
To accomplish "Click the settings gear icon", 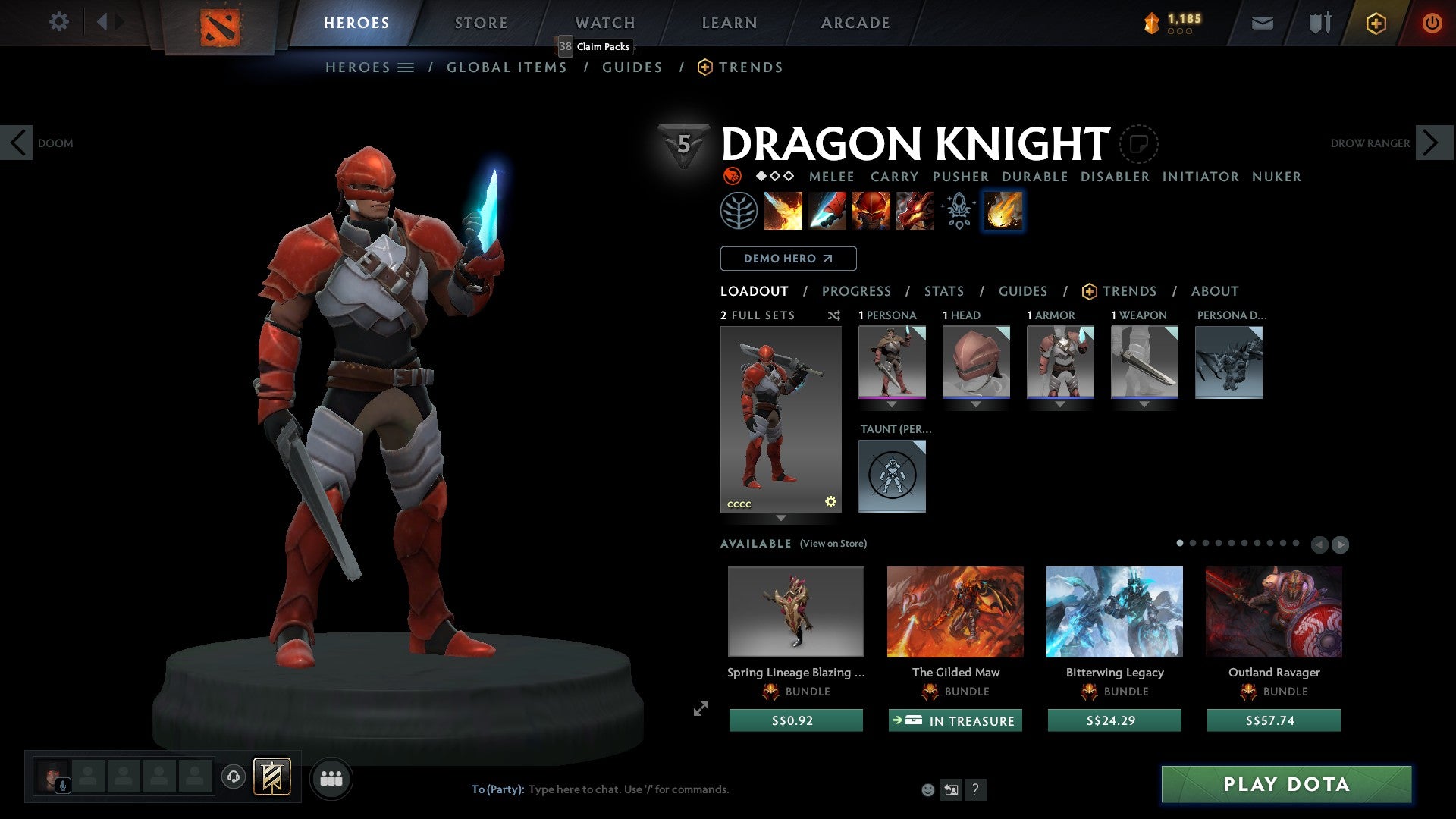I will 58,22.
